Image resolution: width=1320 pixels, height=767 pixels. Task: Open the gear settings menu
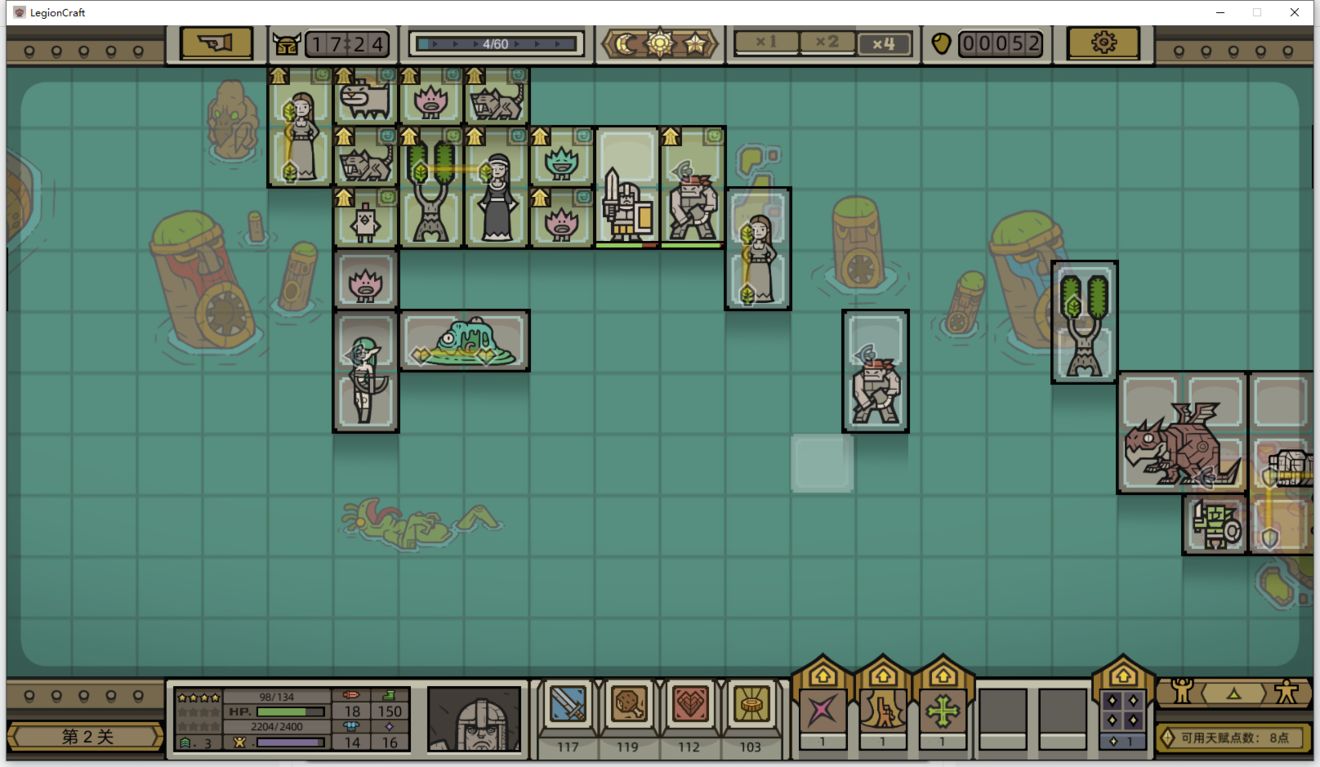[x=1103, y=43]
